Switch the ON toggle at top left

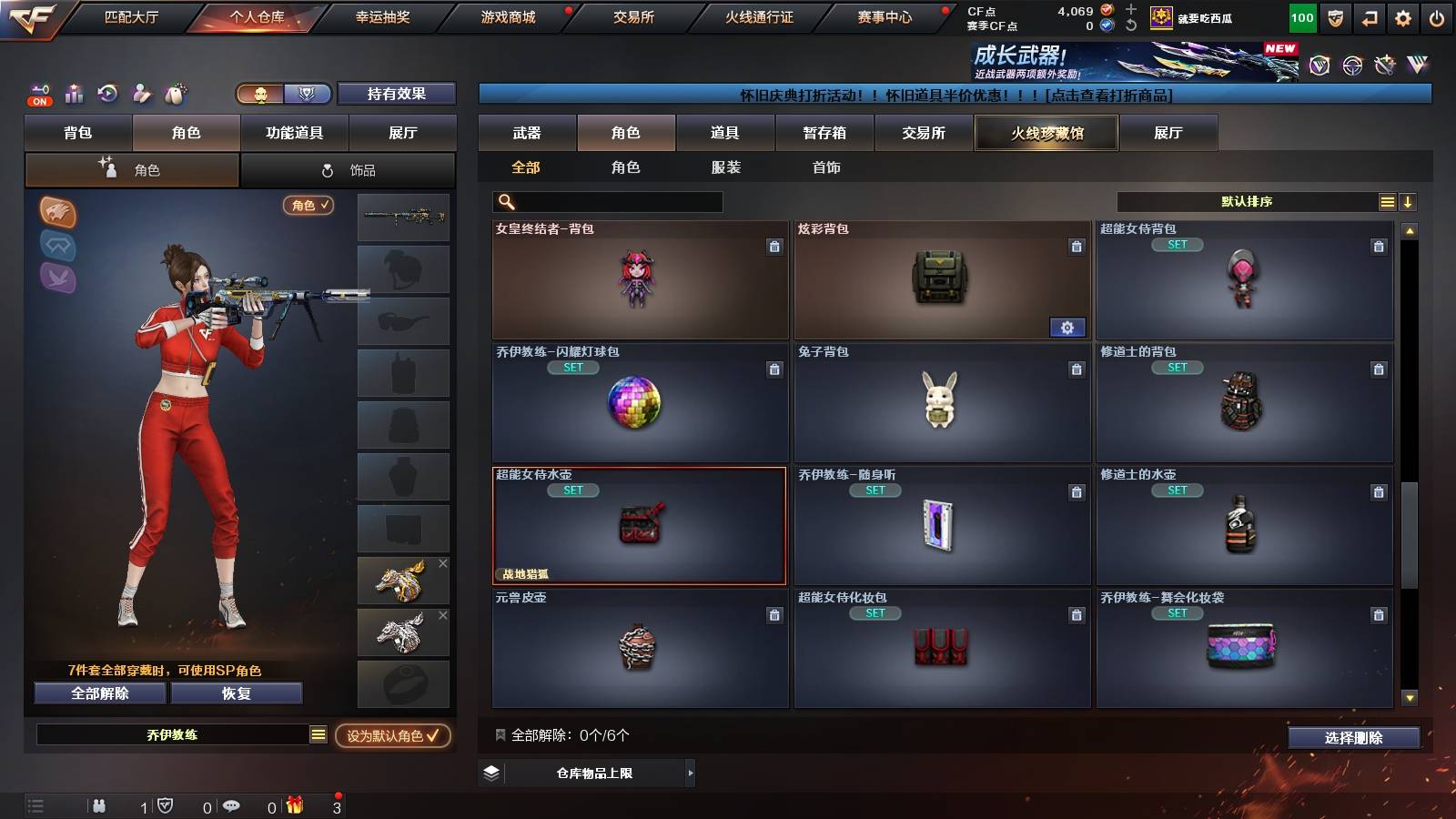coord(39,101)
